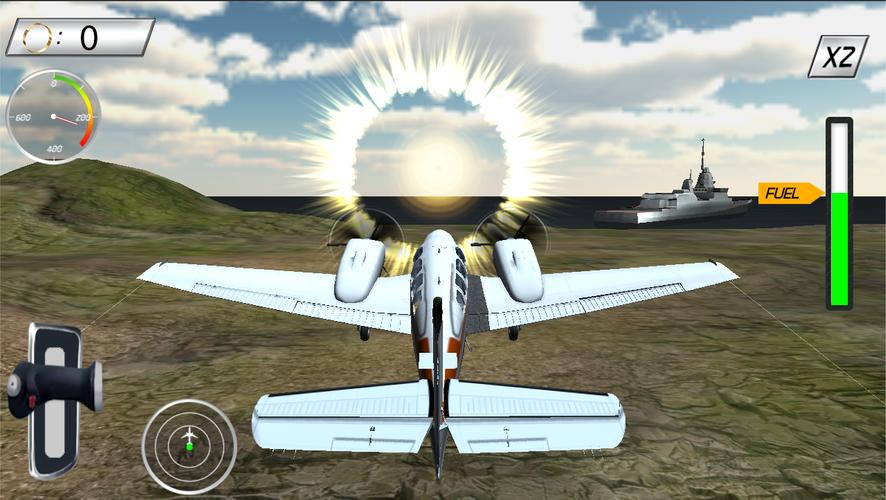Viewport: 886px width, 500px height.
Task: Tap the X2 speed boost button
Action: (x=838, y=57)
